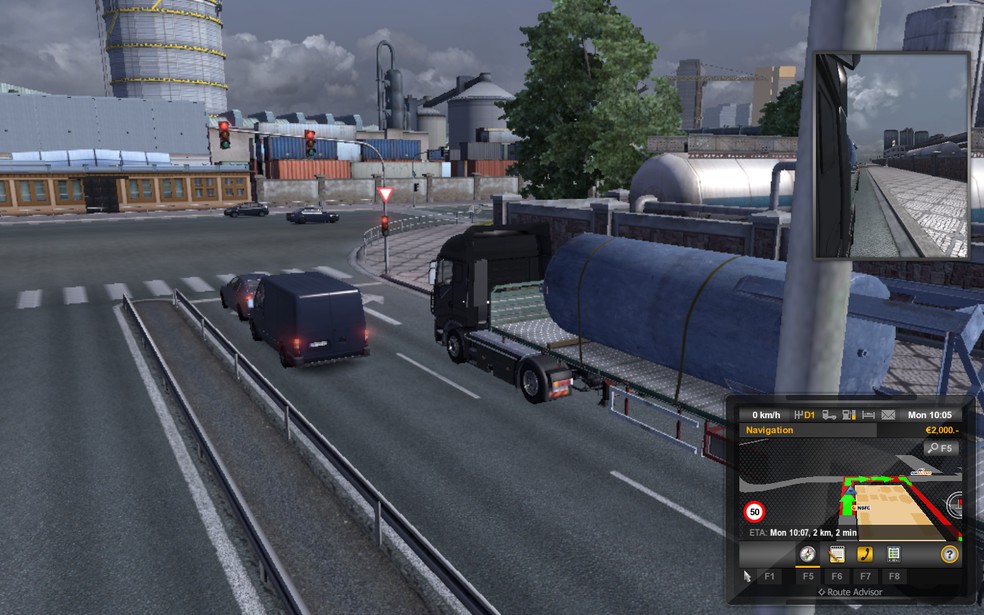
Task: Click the truck damage status icon
Action: 828,415
